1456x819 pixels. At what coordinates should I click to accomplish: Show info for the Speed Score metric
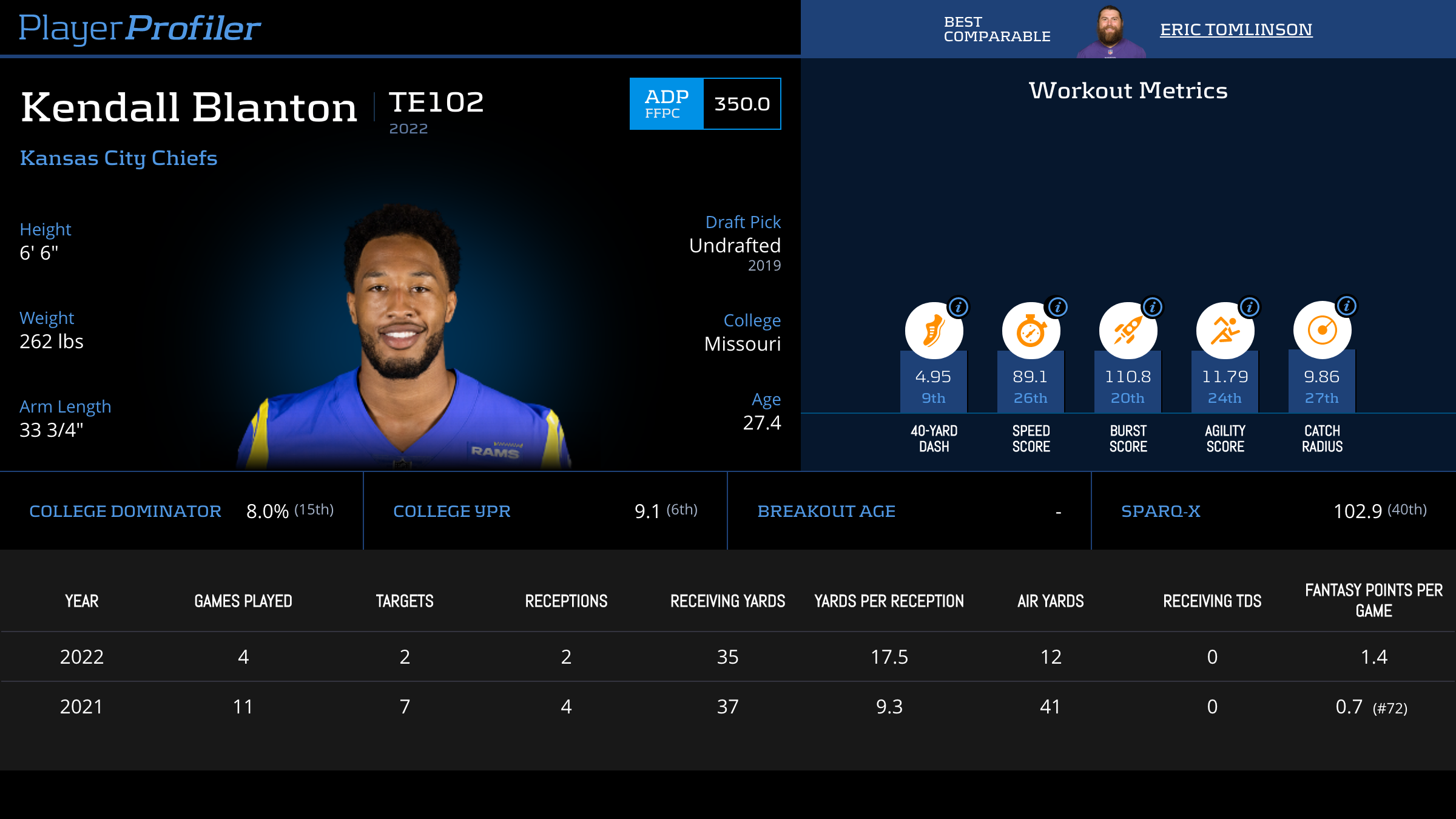click(1057, 307)
